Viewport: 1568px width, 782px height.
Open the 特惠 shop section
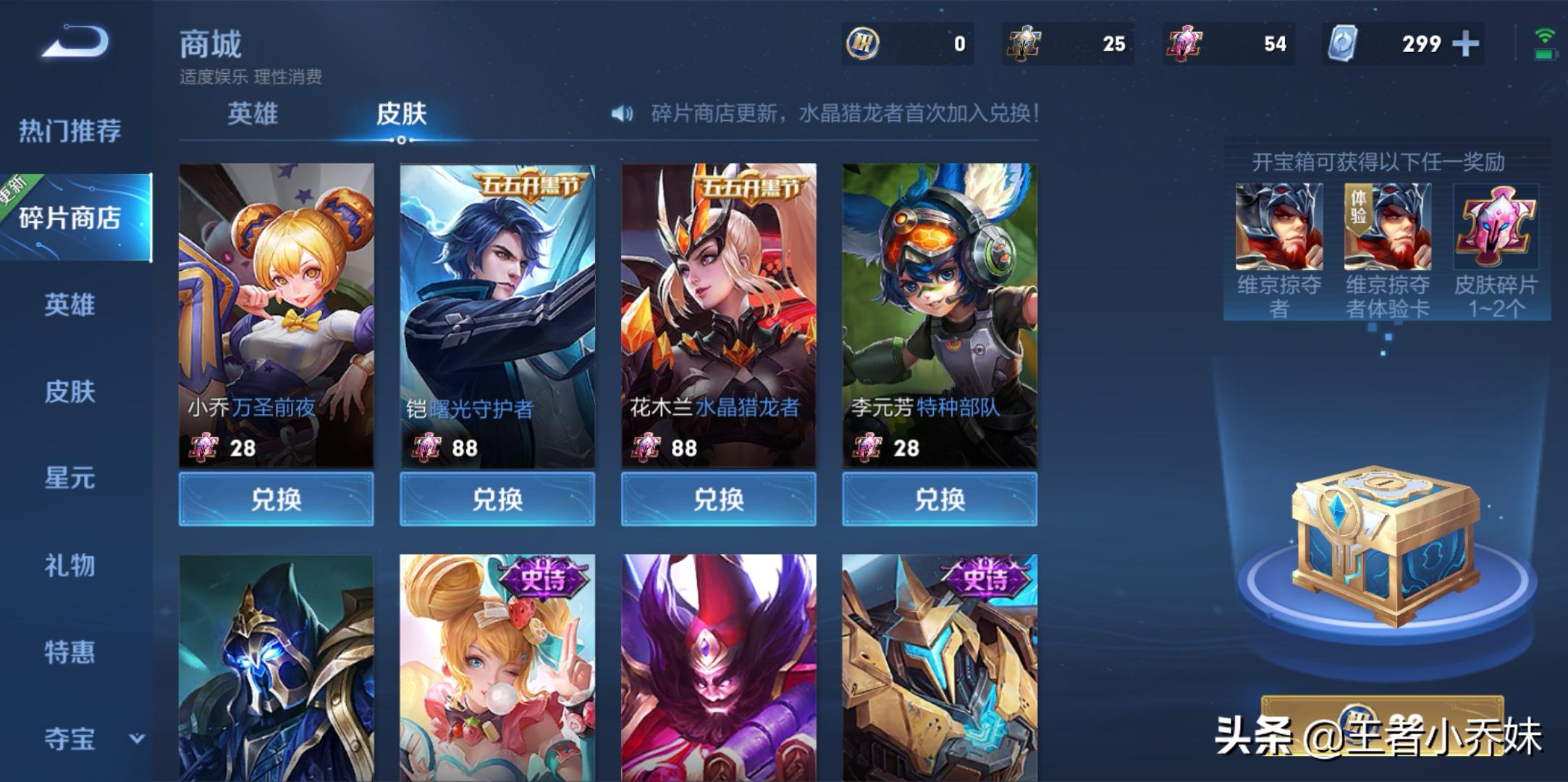pos(69,652)
